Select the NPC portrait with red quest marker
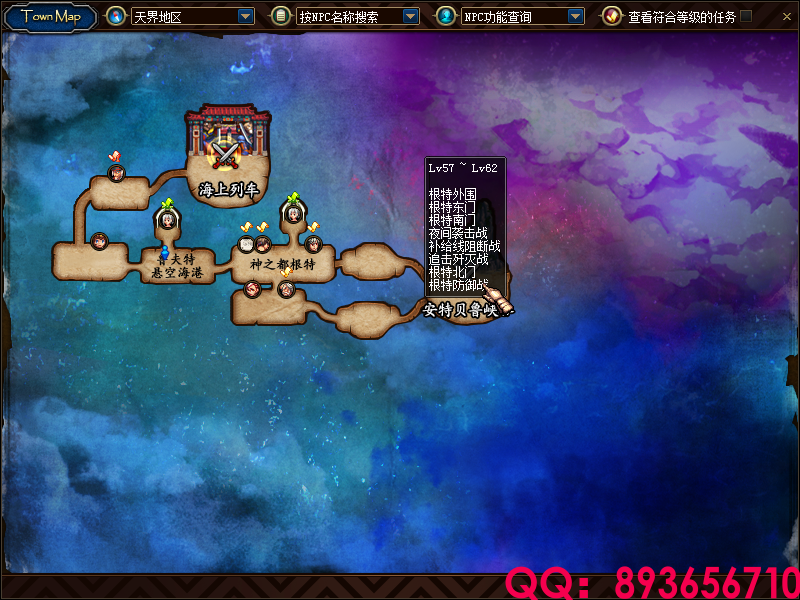This screenshot has width=800, height=600. click(x=115, y=173)
